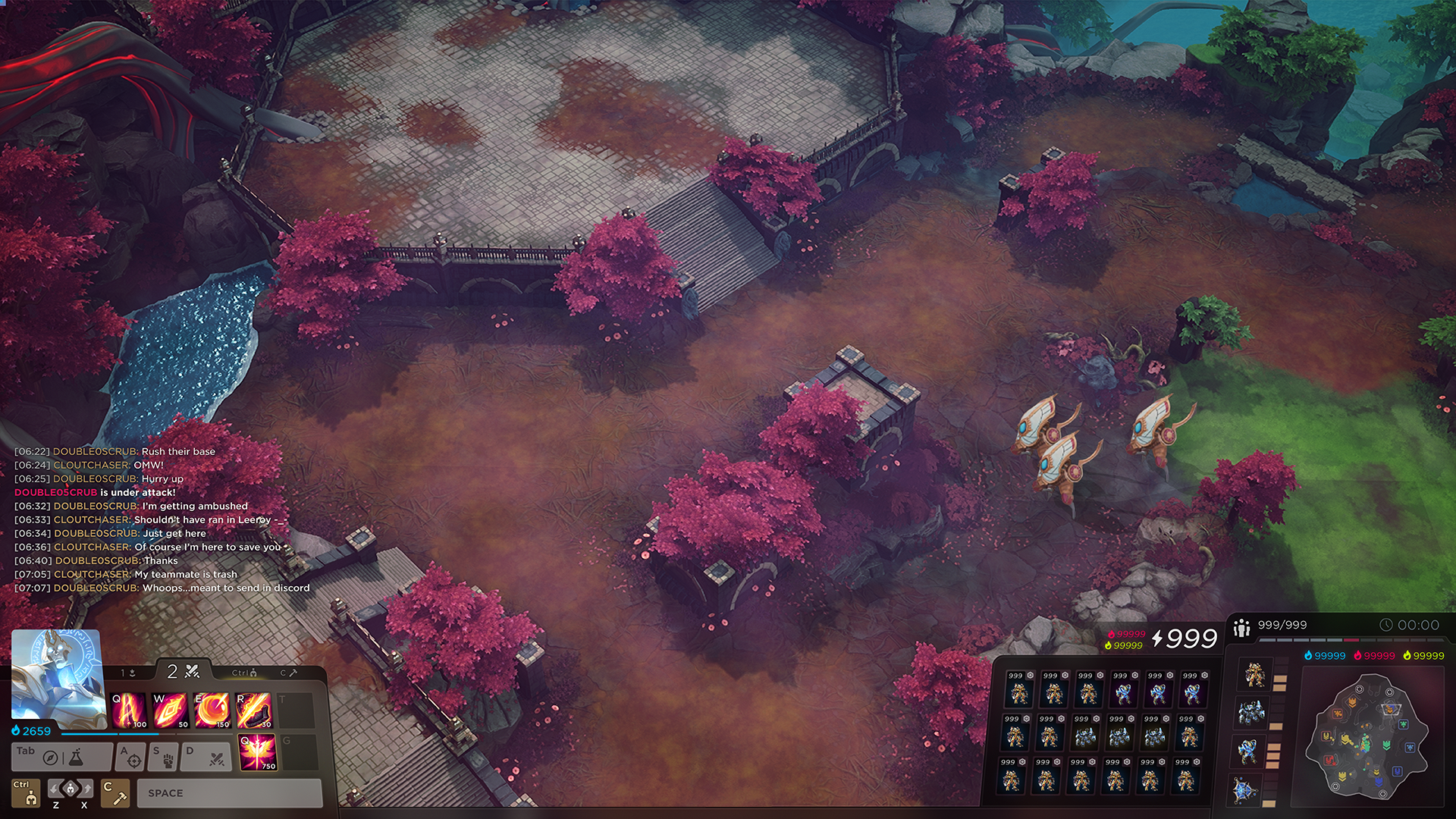1456x819 pixels.
Task: Select the active squad tab 2
Action: click(183, 672)
